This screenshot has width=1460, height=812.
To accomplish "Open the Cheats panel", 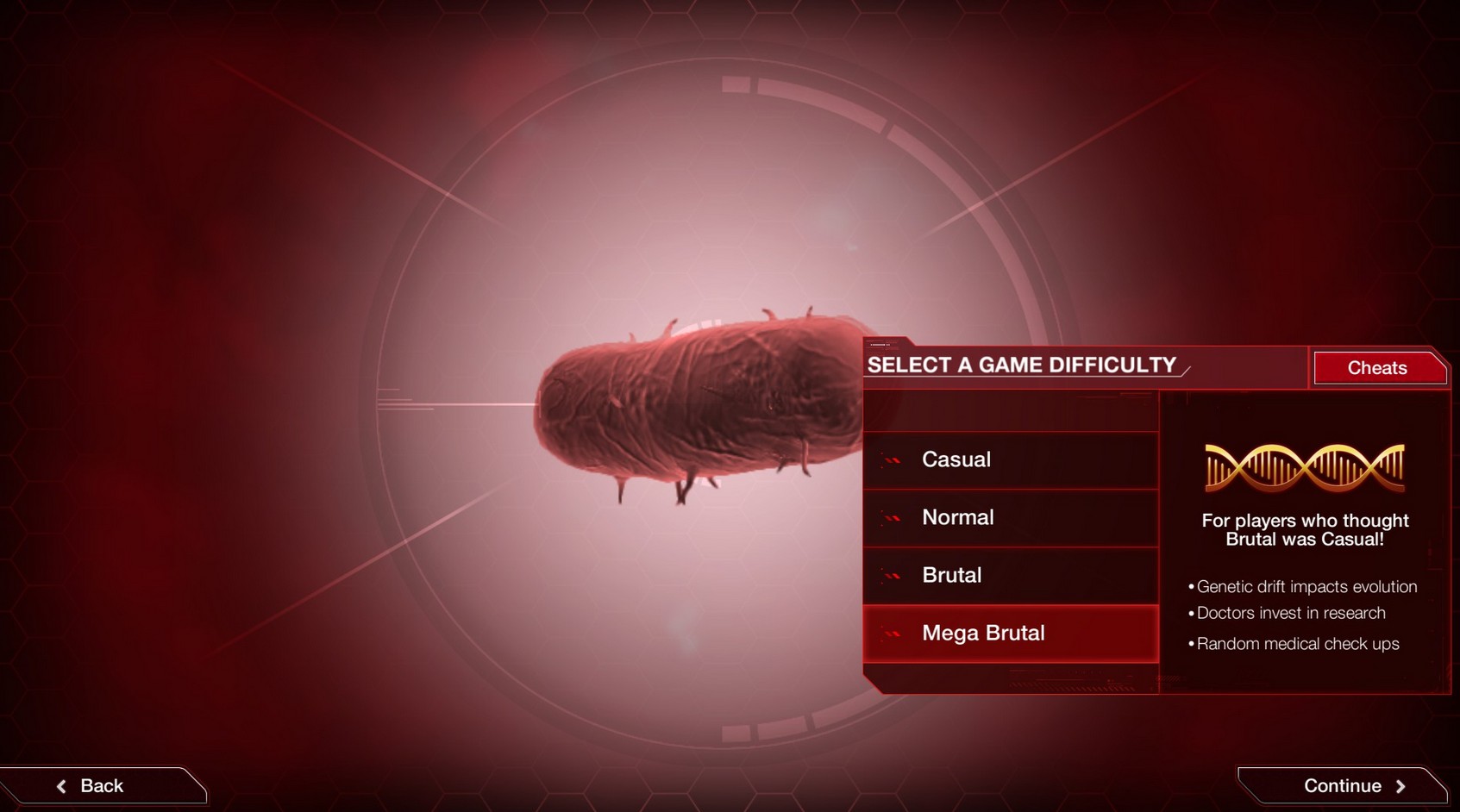I will click(1377, 368).
